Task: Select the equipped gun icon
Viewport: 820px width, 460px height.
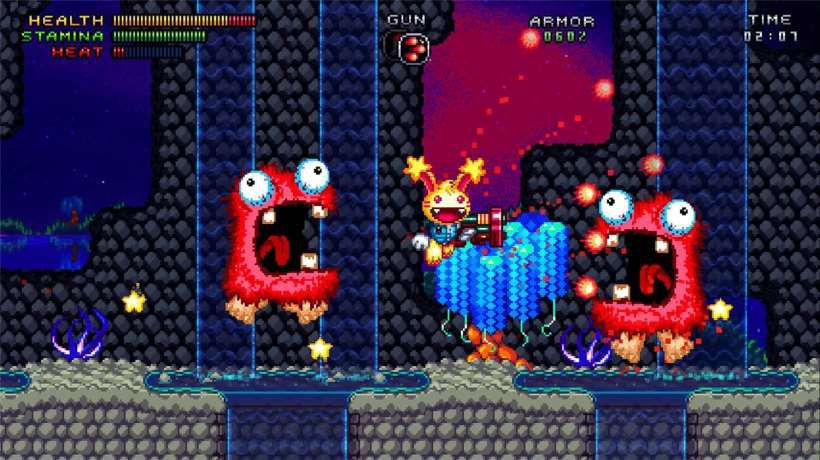Action: 407,46
